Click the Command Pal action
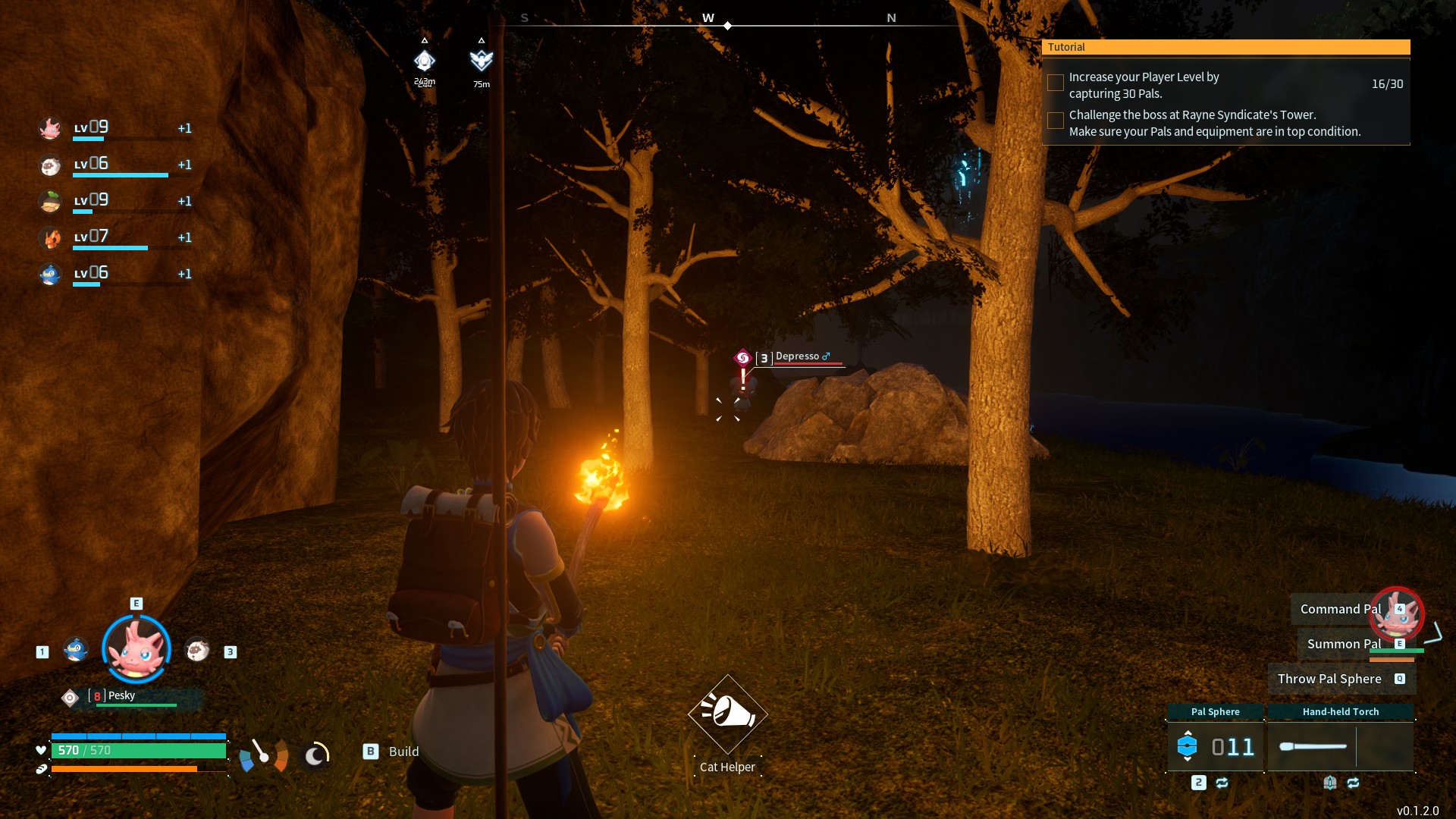 click(x=1340, y=609)
